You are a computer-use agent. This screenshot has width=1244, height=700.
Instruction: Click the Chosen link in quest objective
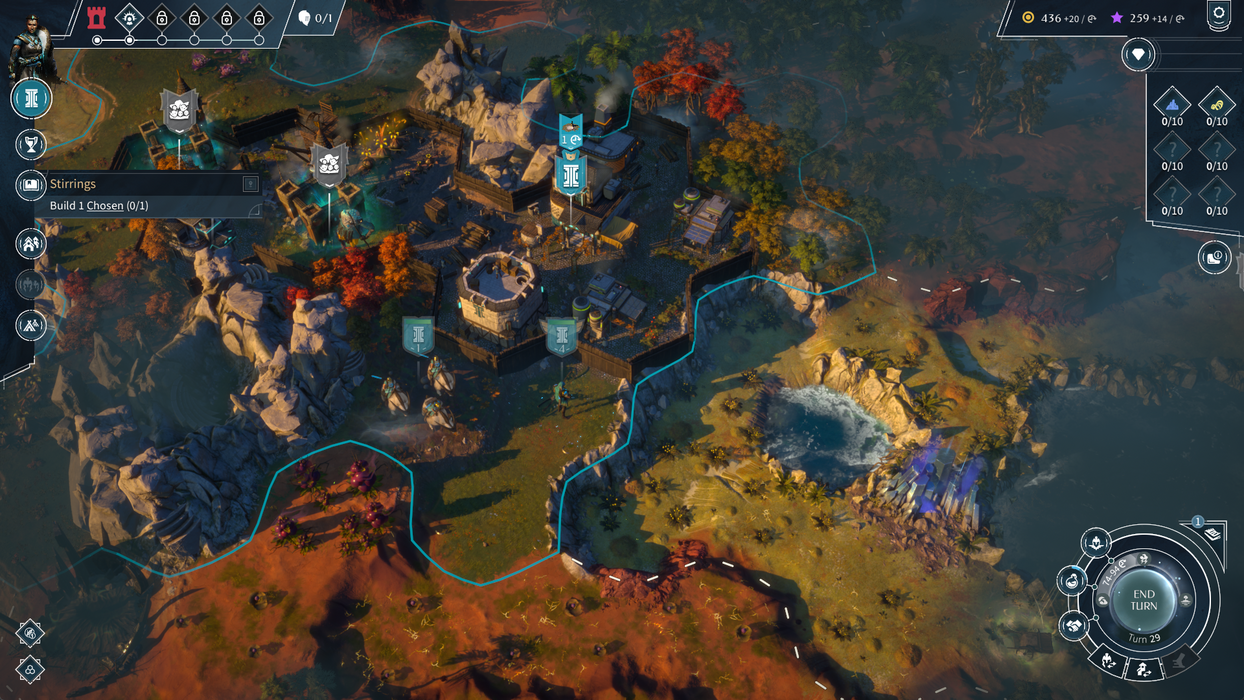coord(105,206)
